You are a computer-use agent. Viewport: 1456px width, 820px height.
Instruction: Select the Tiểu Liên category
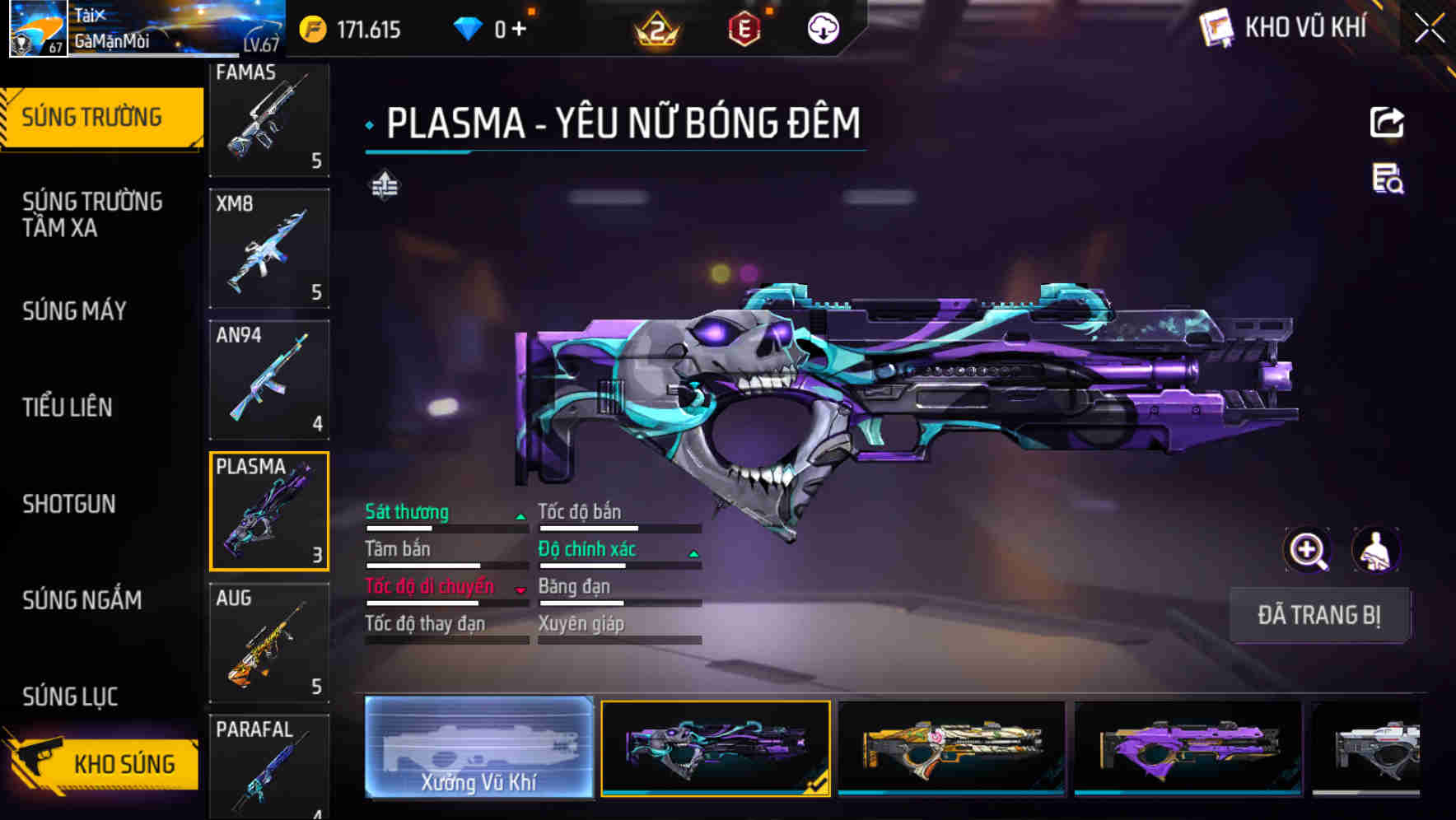tap(68, 408)
